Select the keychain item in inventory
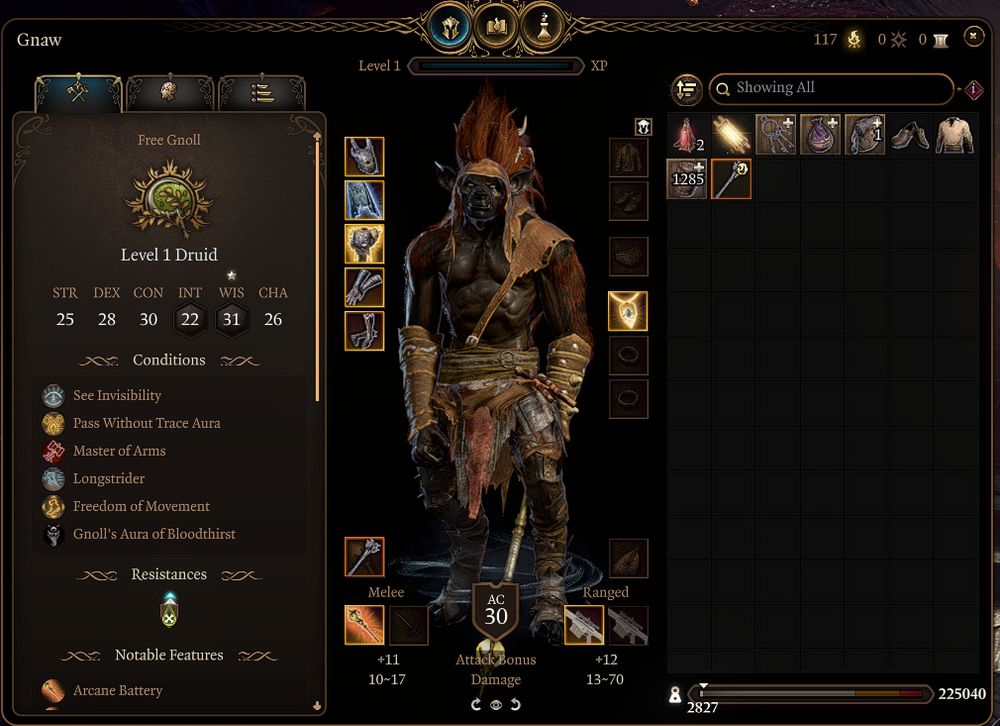The height and width of the screenshot is (726, 1000). (776, 134)
